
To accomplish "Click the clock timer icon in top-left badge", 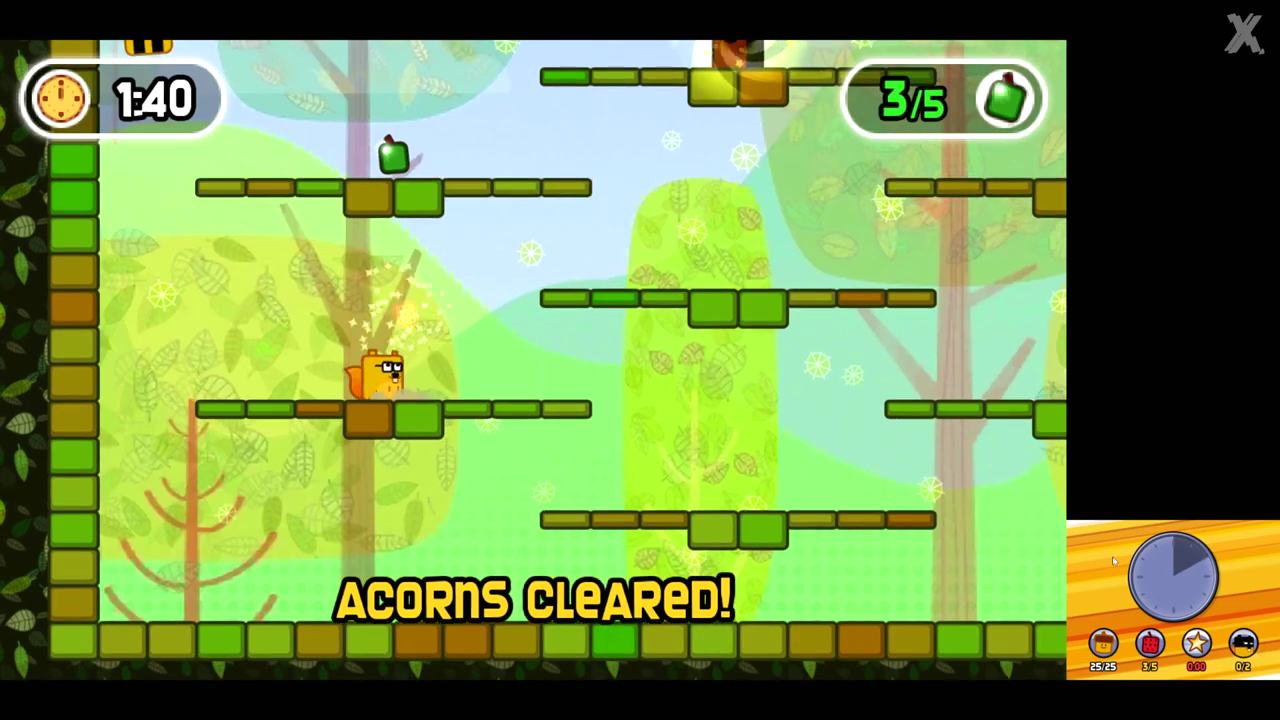I will pos(62,98).
